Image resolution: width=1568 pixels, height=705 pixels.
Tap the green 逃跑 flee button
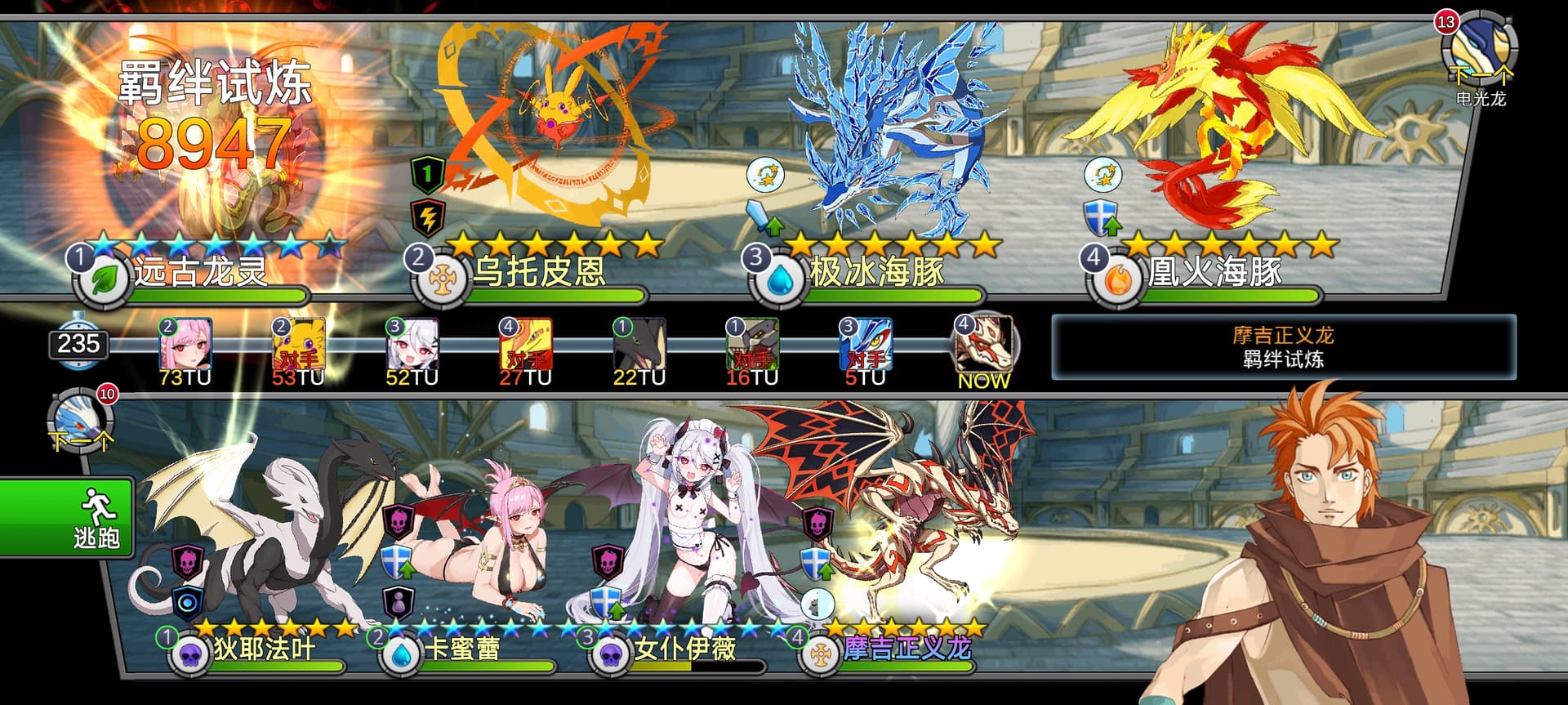(x=67, y=518)
